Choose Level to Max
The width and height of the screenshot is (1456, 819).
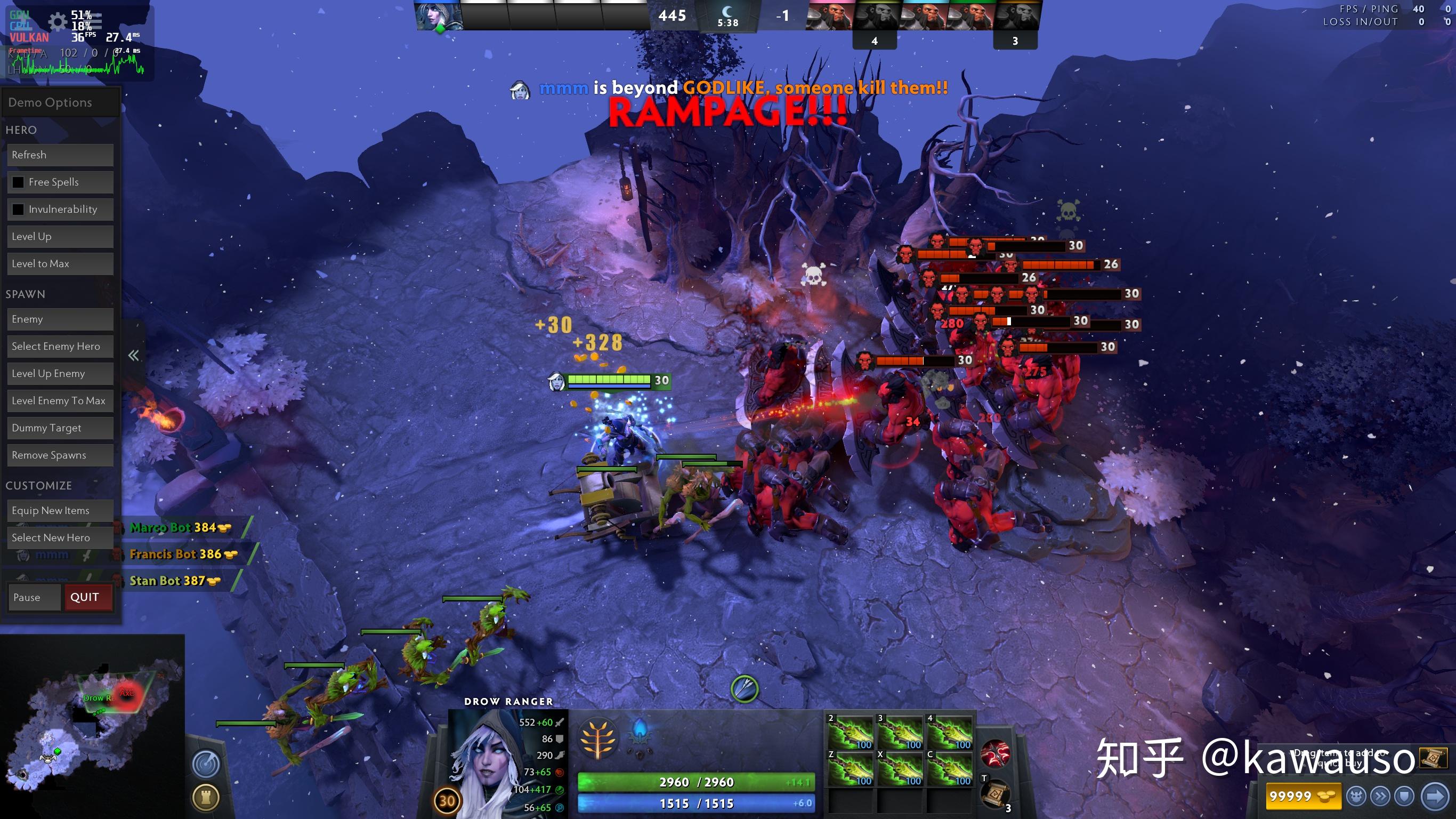tap(60, 263)
